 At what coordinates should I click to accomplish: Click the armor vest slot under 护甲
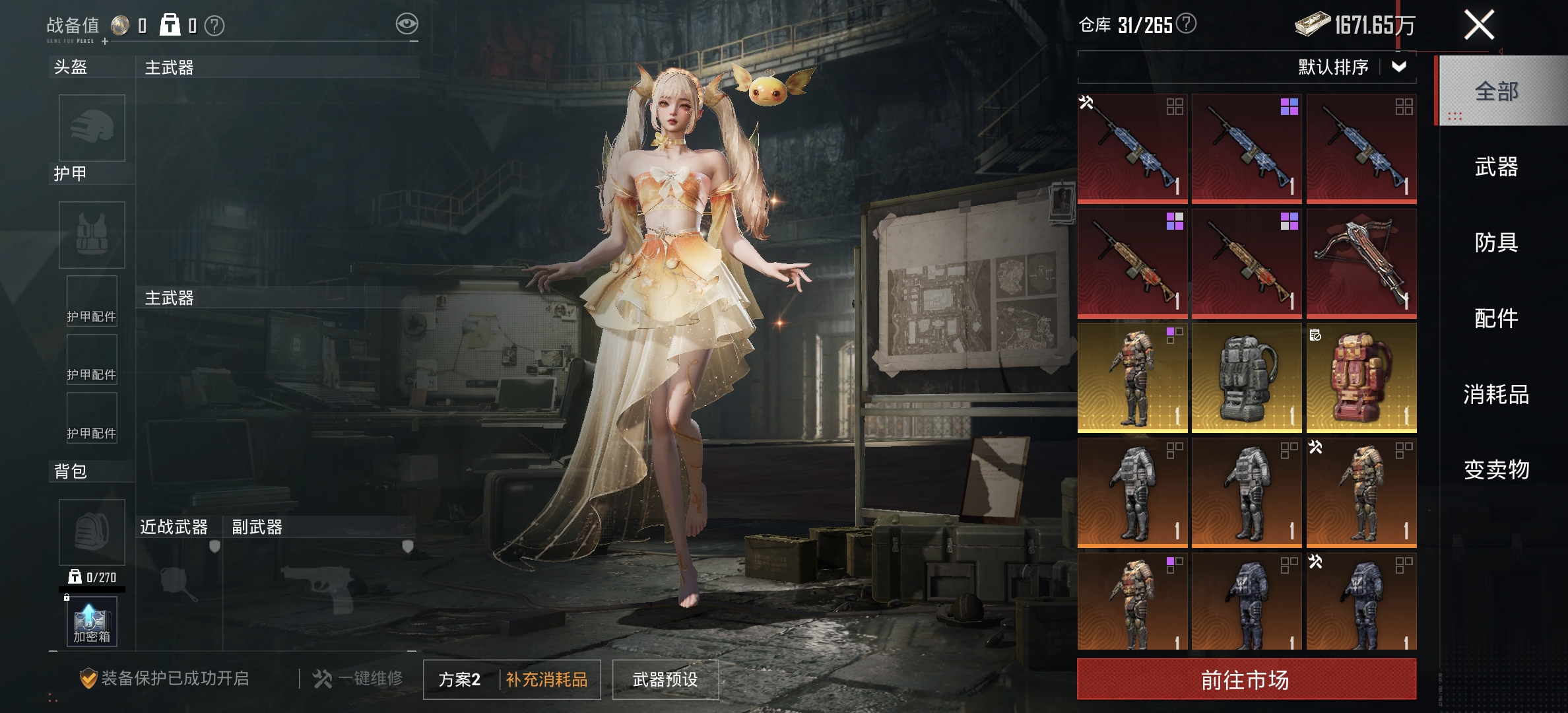92,234
